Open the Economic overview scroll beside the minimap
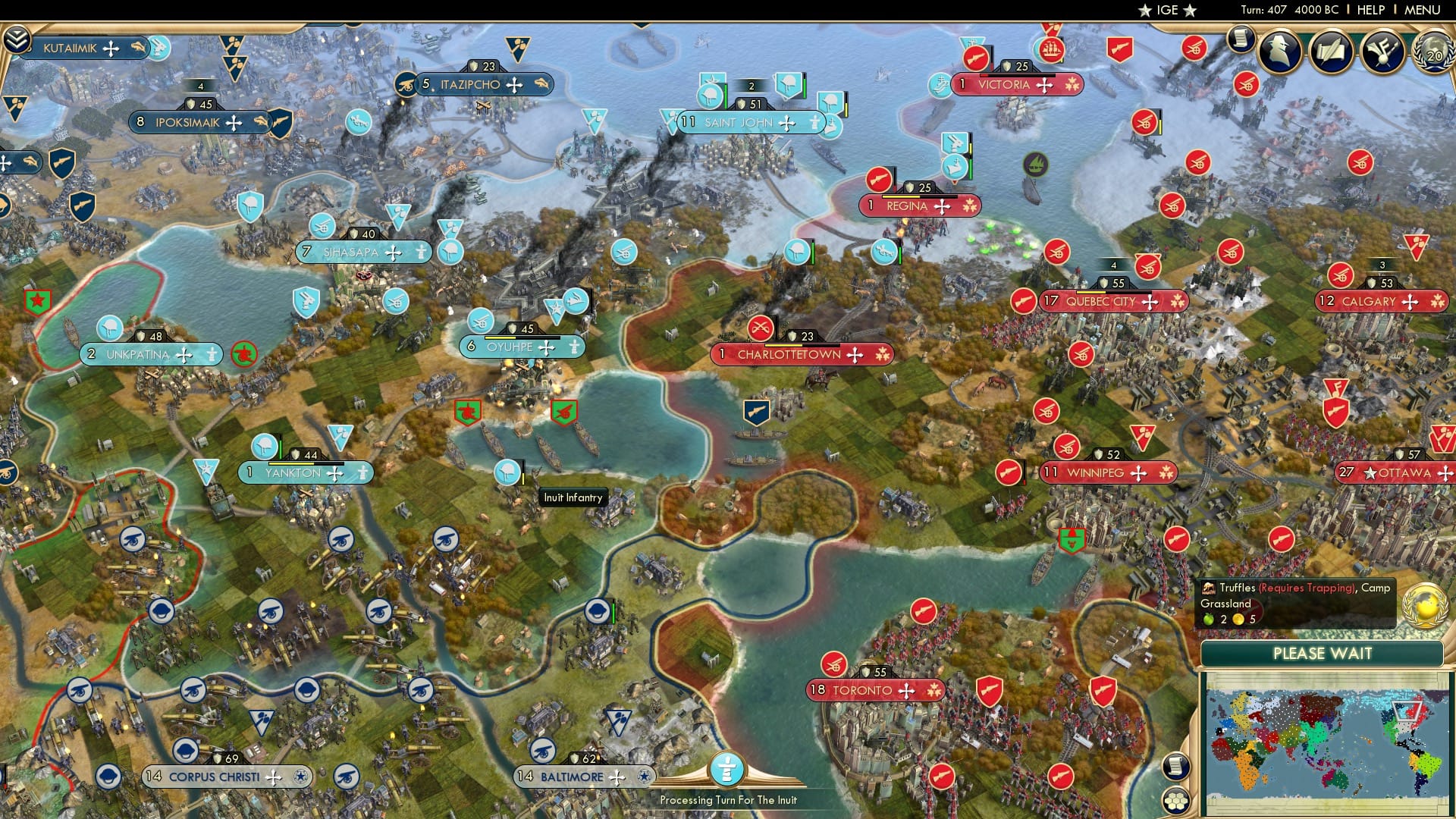Screen dimensions: 1456x819 point(1177,767)
